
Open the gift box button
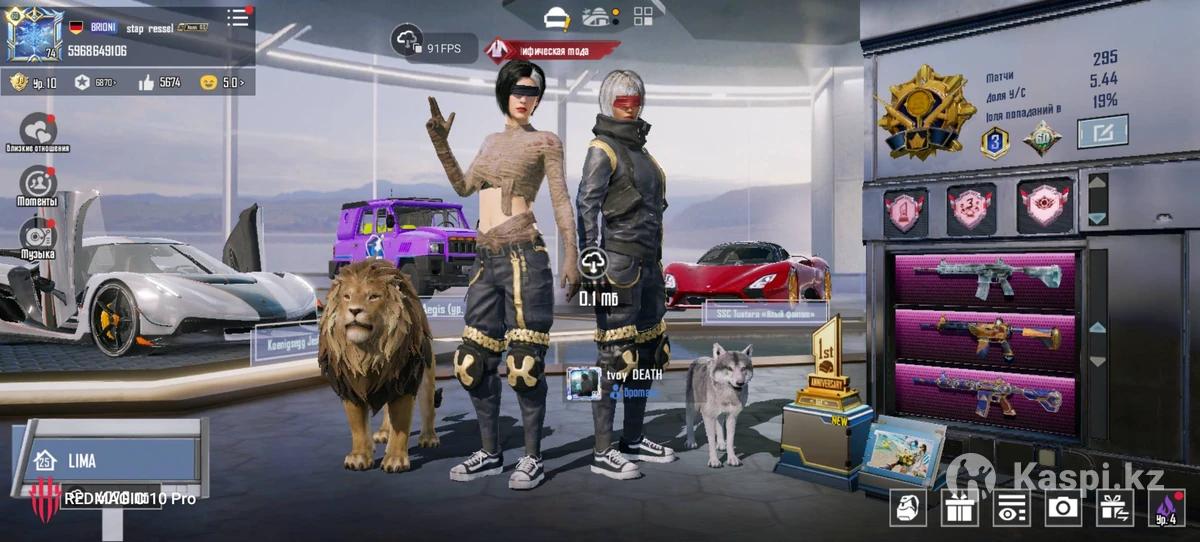coord(959,508)
